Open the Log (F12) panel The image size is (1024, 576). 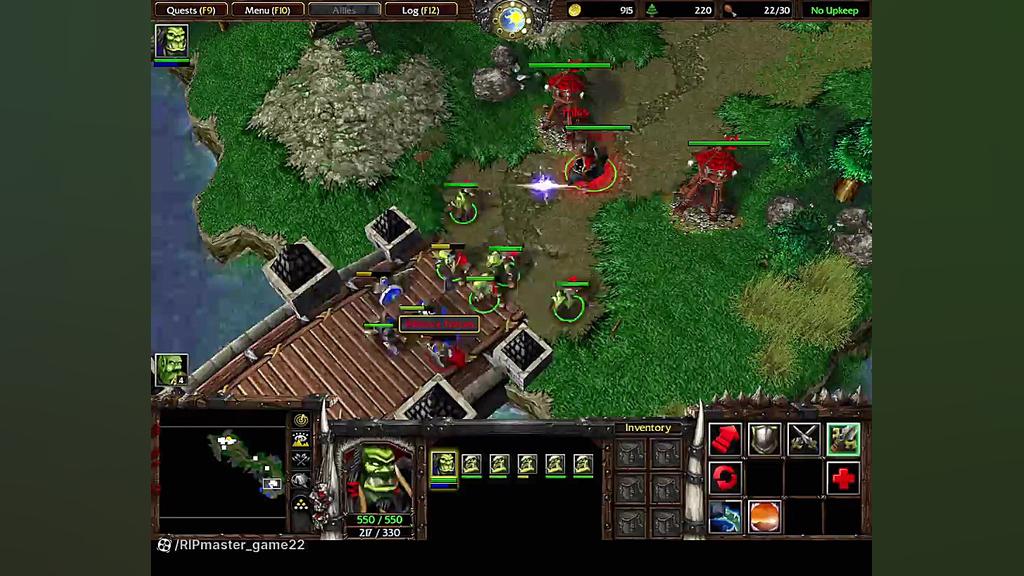coord(420,10)
